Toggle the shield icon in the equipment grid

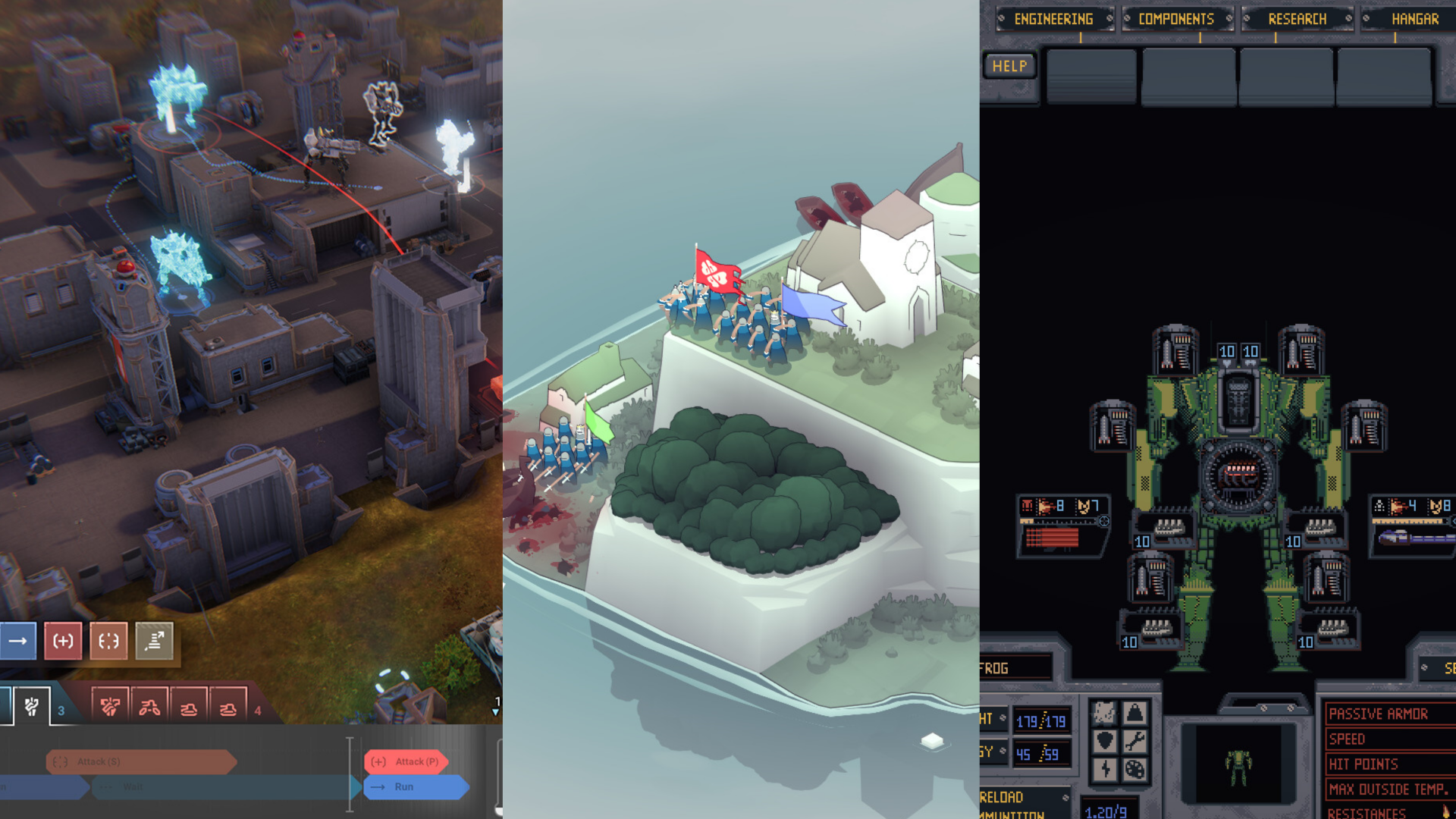(1105, 741)
